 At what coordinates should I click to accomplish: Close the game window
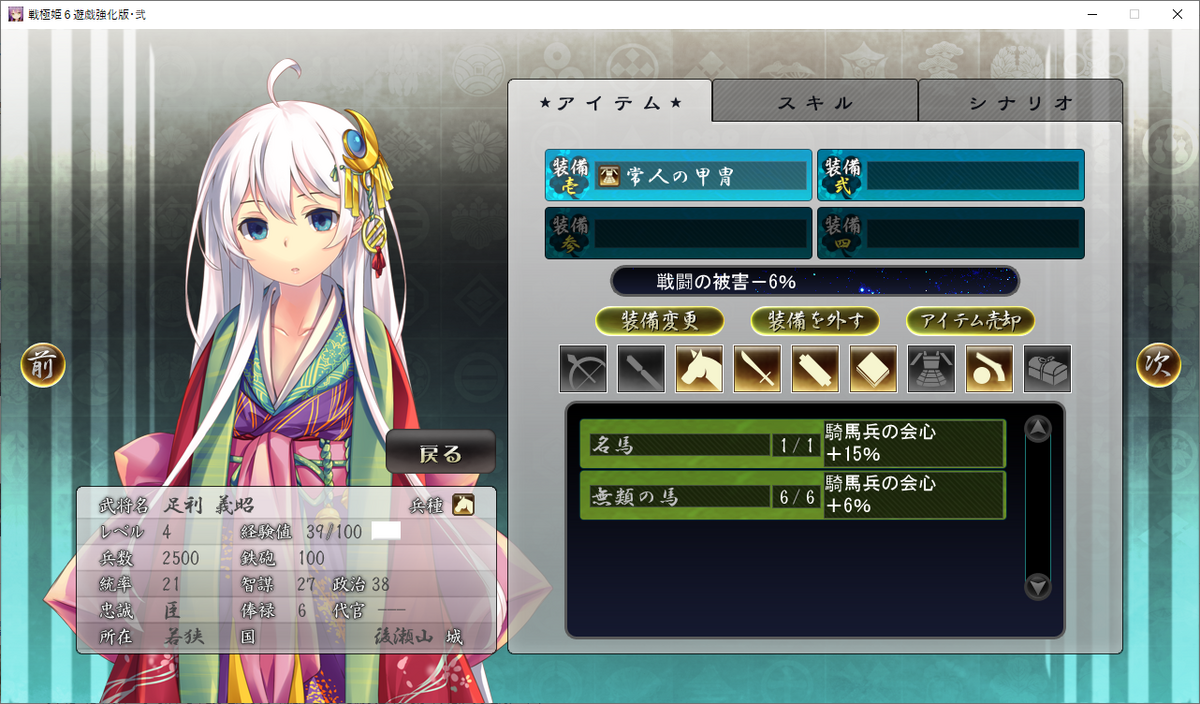point(1176,14)
